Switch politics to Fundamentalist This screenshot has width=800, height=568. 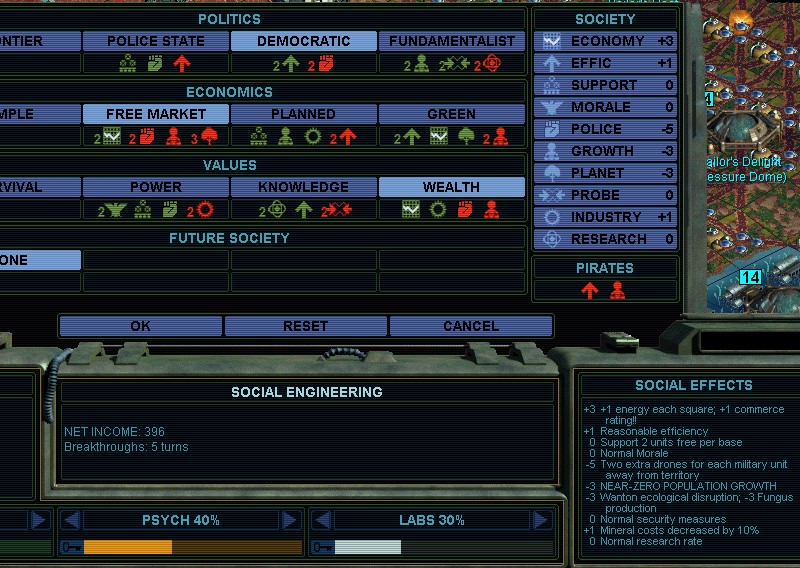click(452, 41)
